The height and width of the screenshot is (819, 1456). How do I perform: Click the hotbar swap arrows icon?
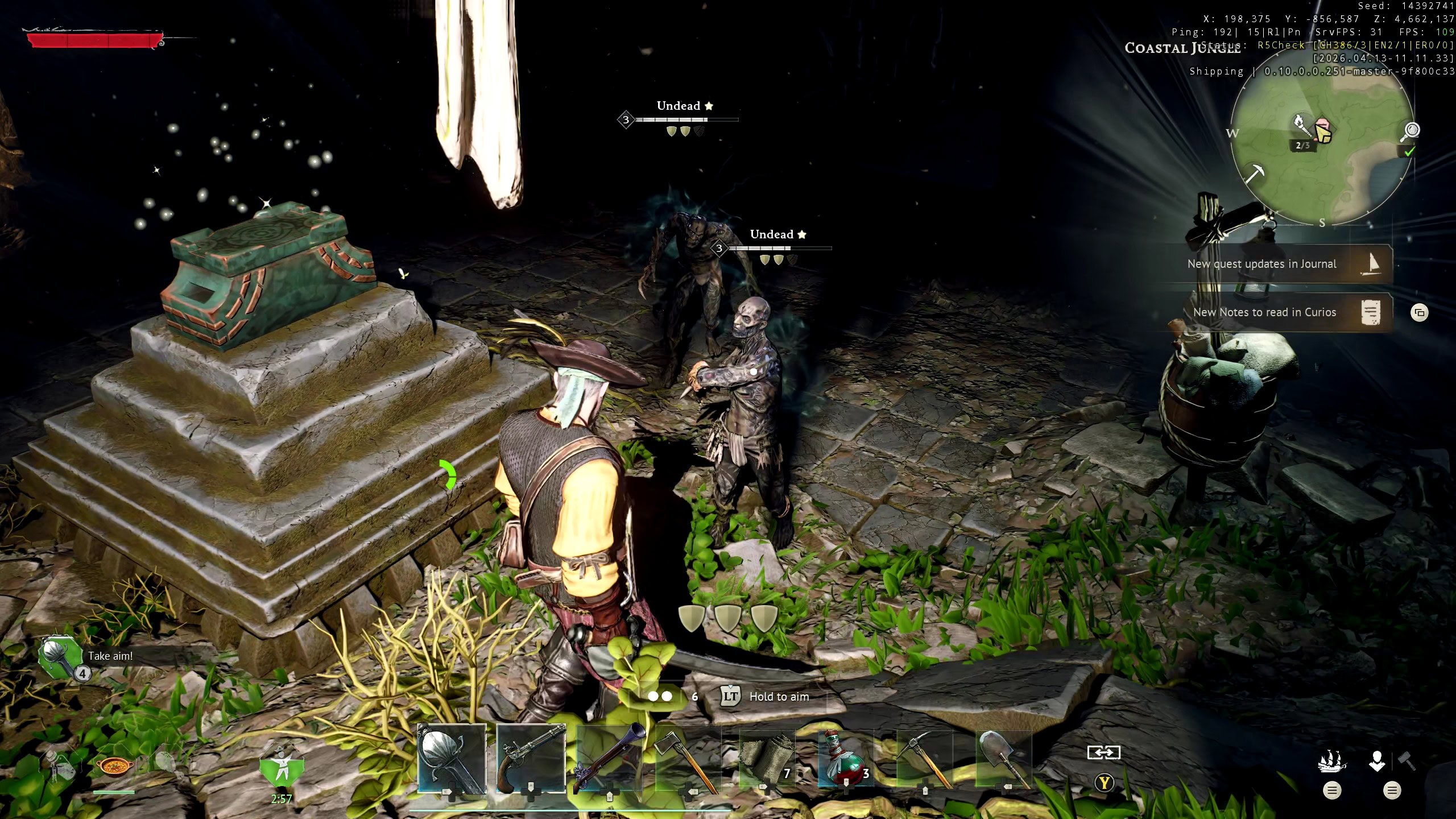1103,752
